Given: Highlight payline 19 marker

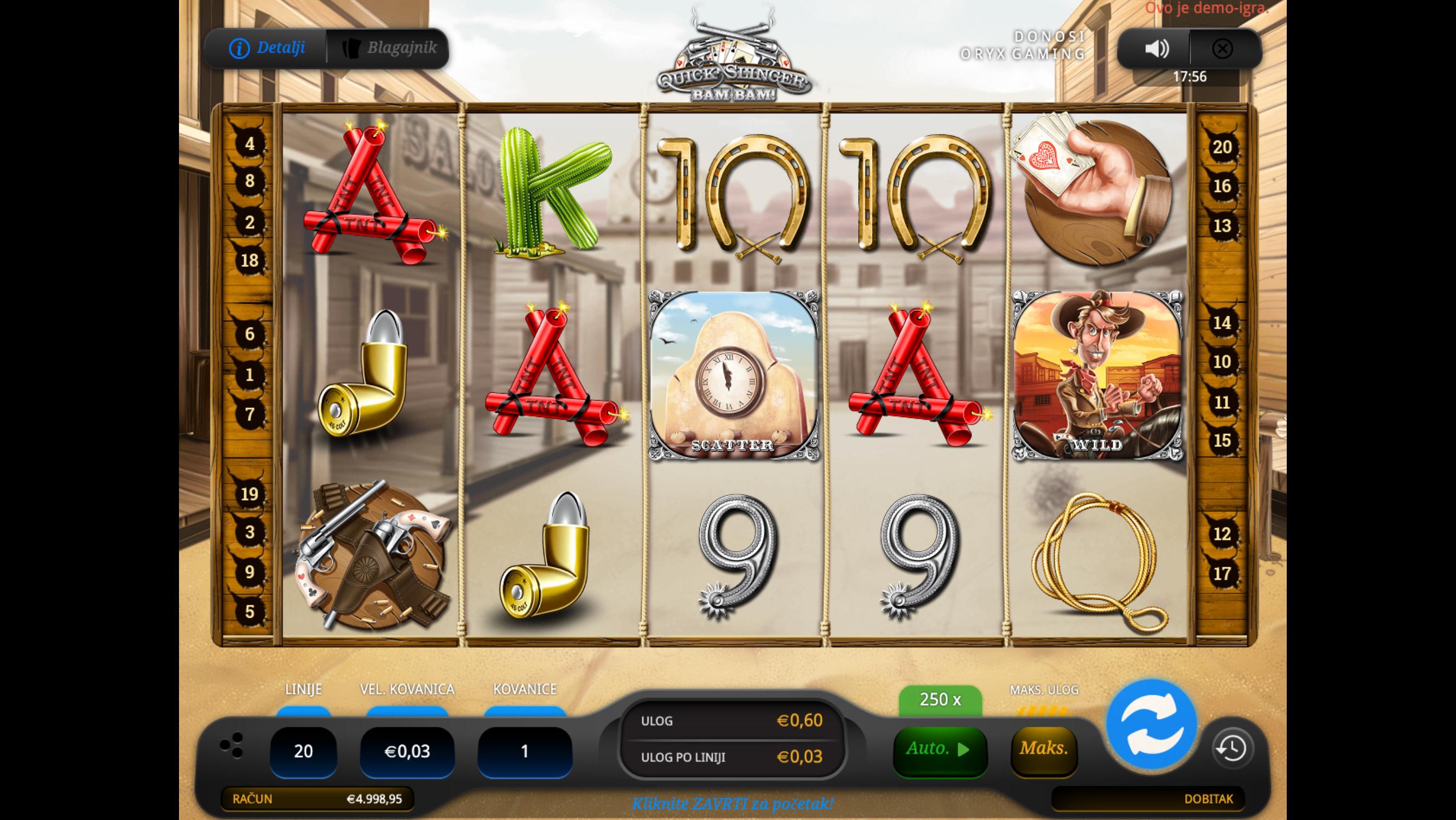Looking at the screenshot, I should (250, 495).
